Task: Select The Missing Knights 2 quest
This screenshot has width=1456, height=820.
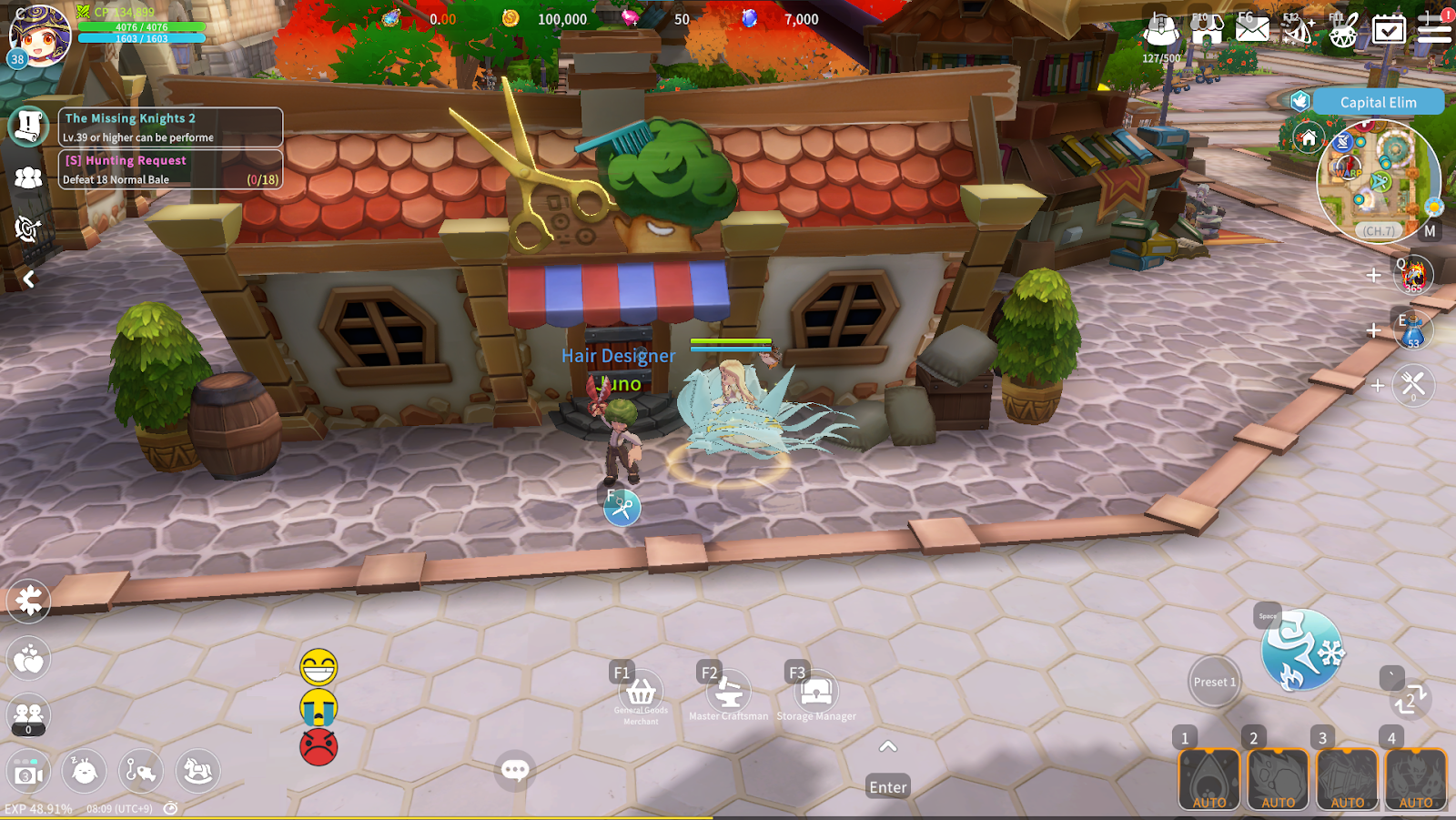Action: coord(170,127)
